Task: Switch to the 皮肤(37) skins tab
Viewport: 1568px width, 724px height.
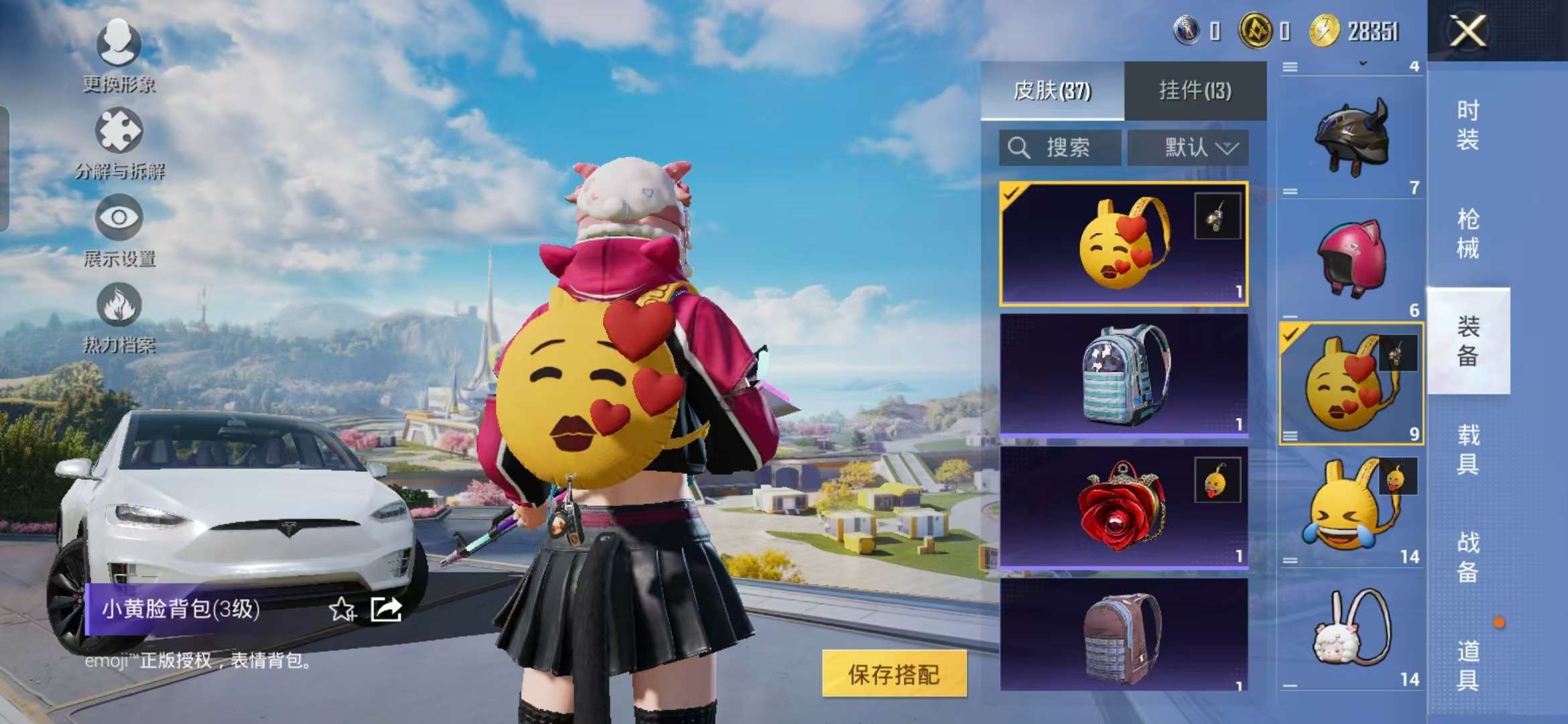Action: [x=1052, y=90]
